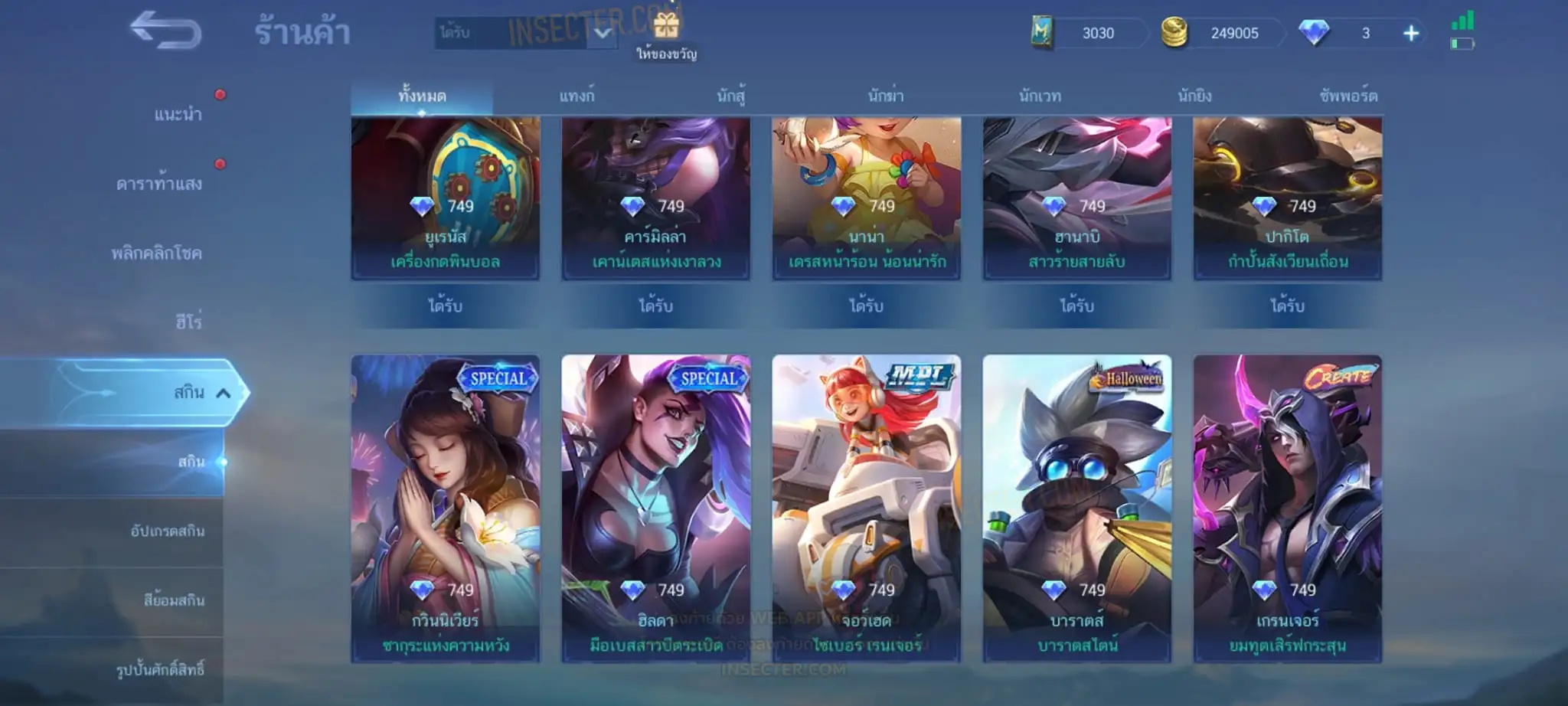Pick the เกรนเจอร์ Create skin card
The height and width of the screenshot is (706, 1568).
point(1287,508)
